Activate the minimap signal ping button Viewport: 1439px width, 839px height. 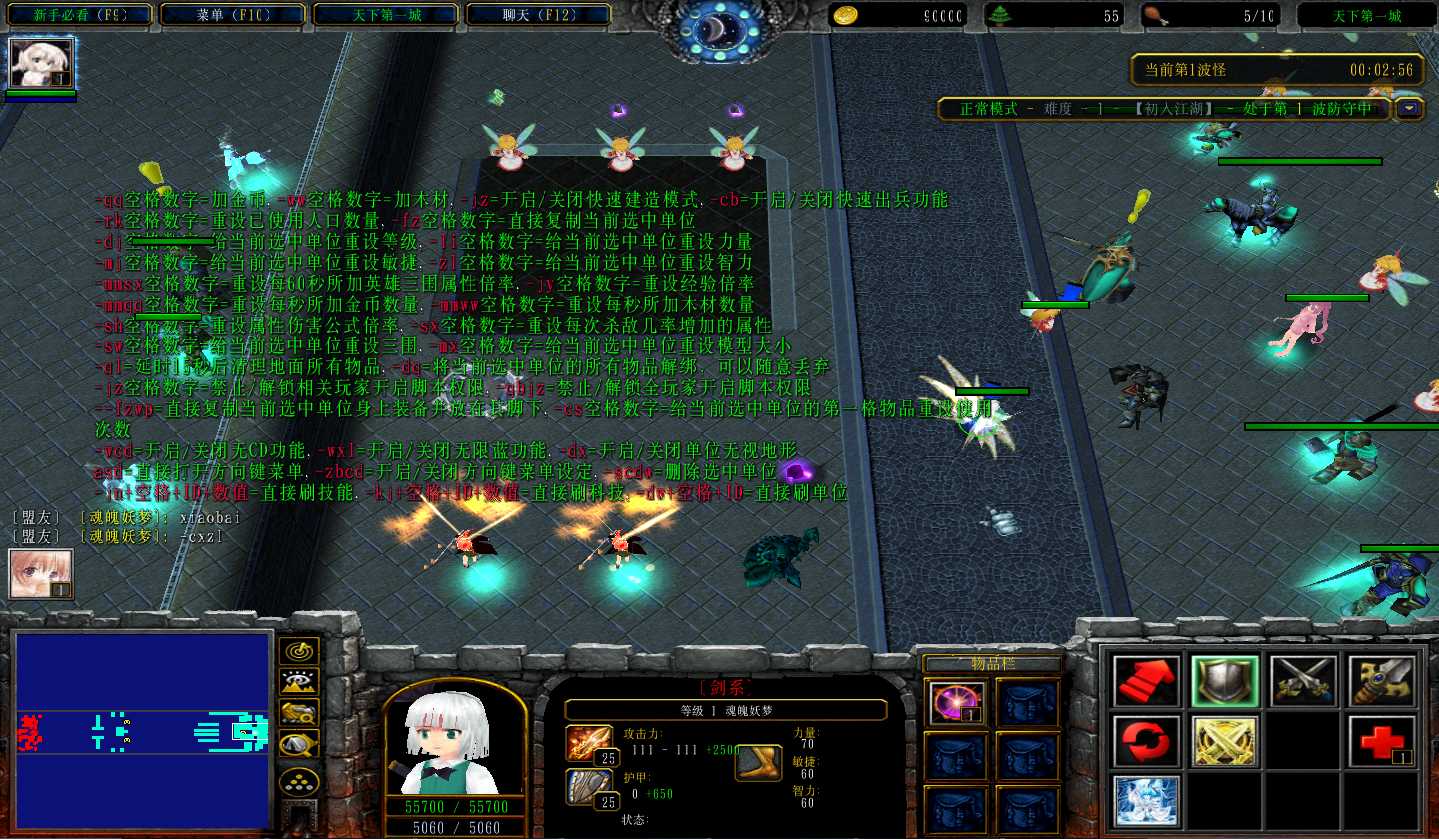298,651
